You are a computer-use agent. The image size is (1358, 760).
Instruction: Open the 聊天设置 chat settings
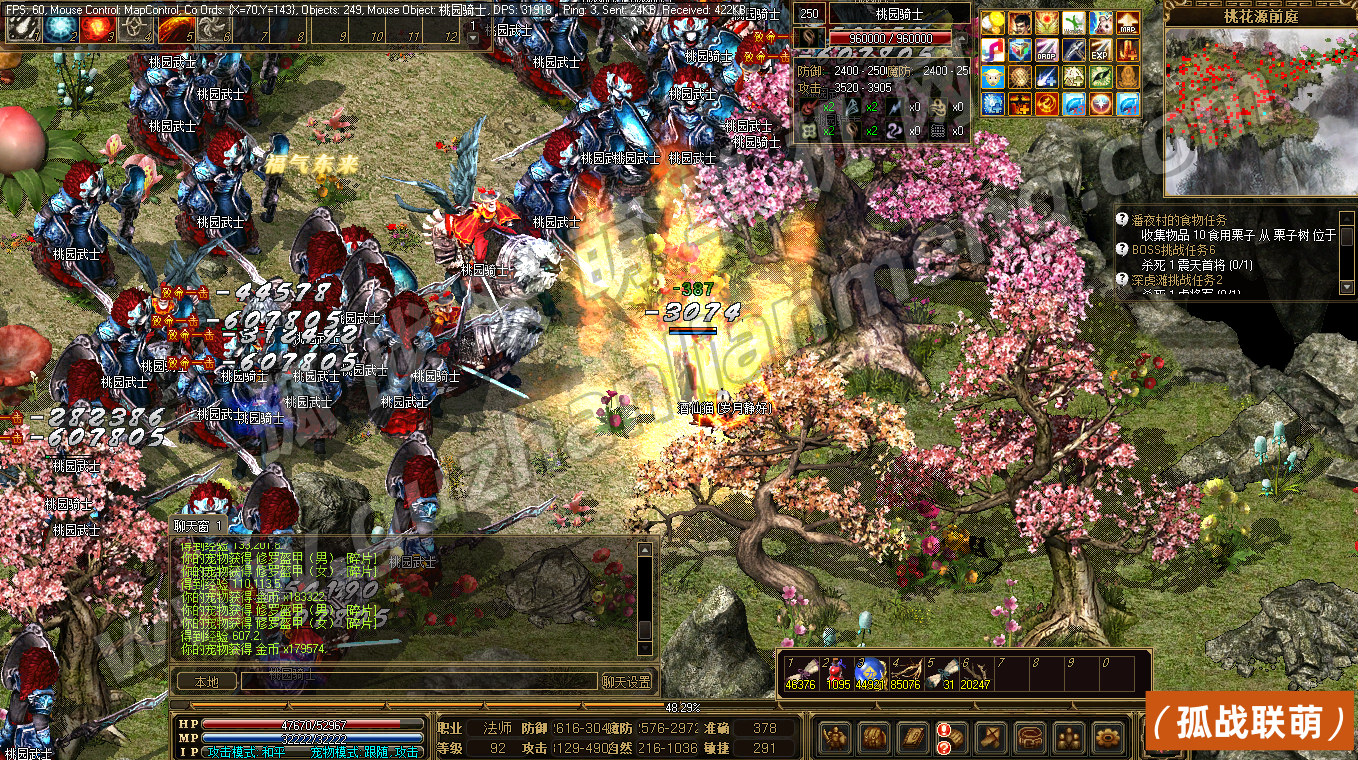click(x=627, y=682)
